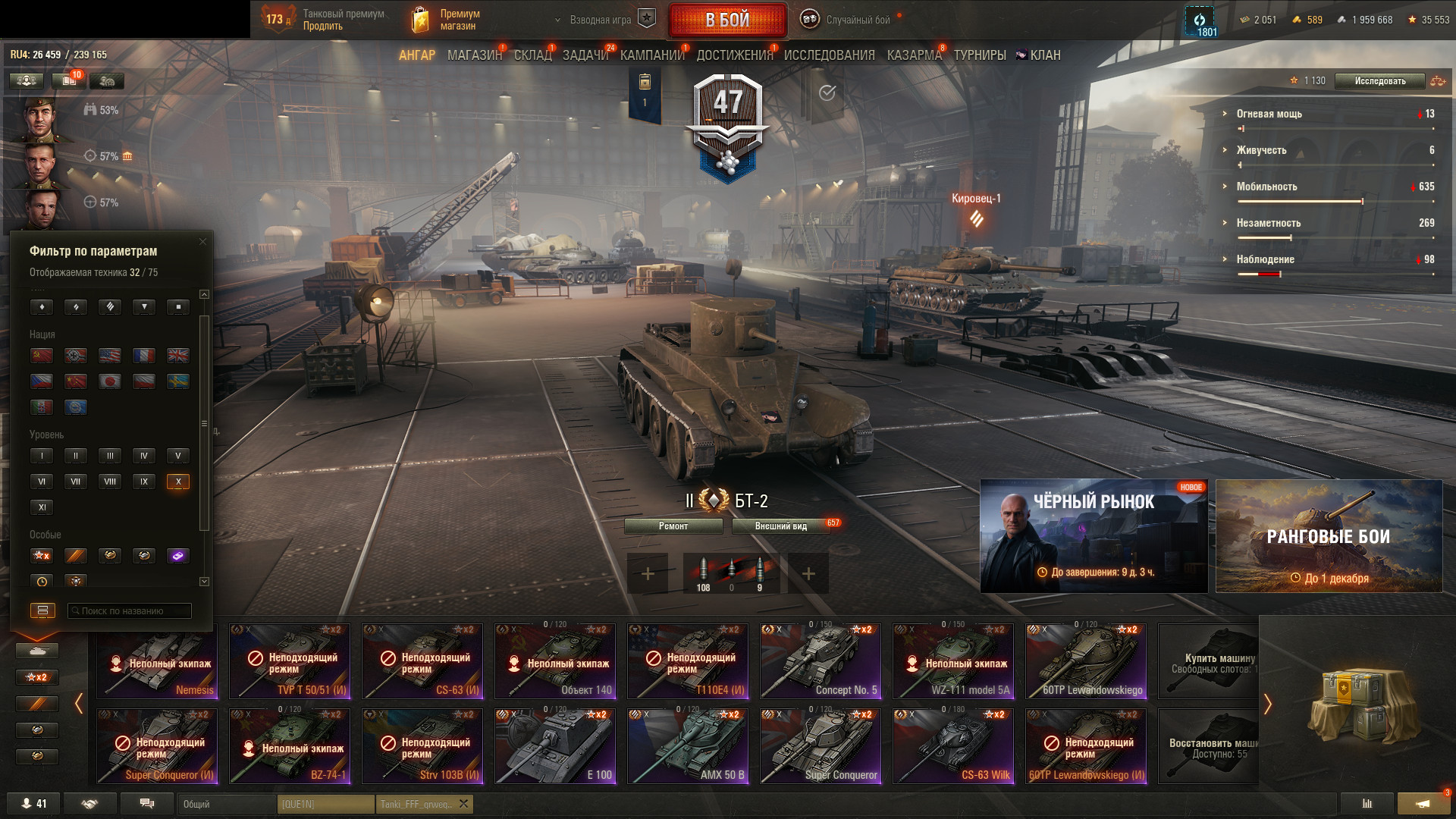Open the РАНГОВЫЕ БОИ banner

(x=1329, y=536)
